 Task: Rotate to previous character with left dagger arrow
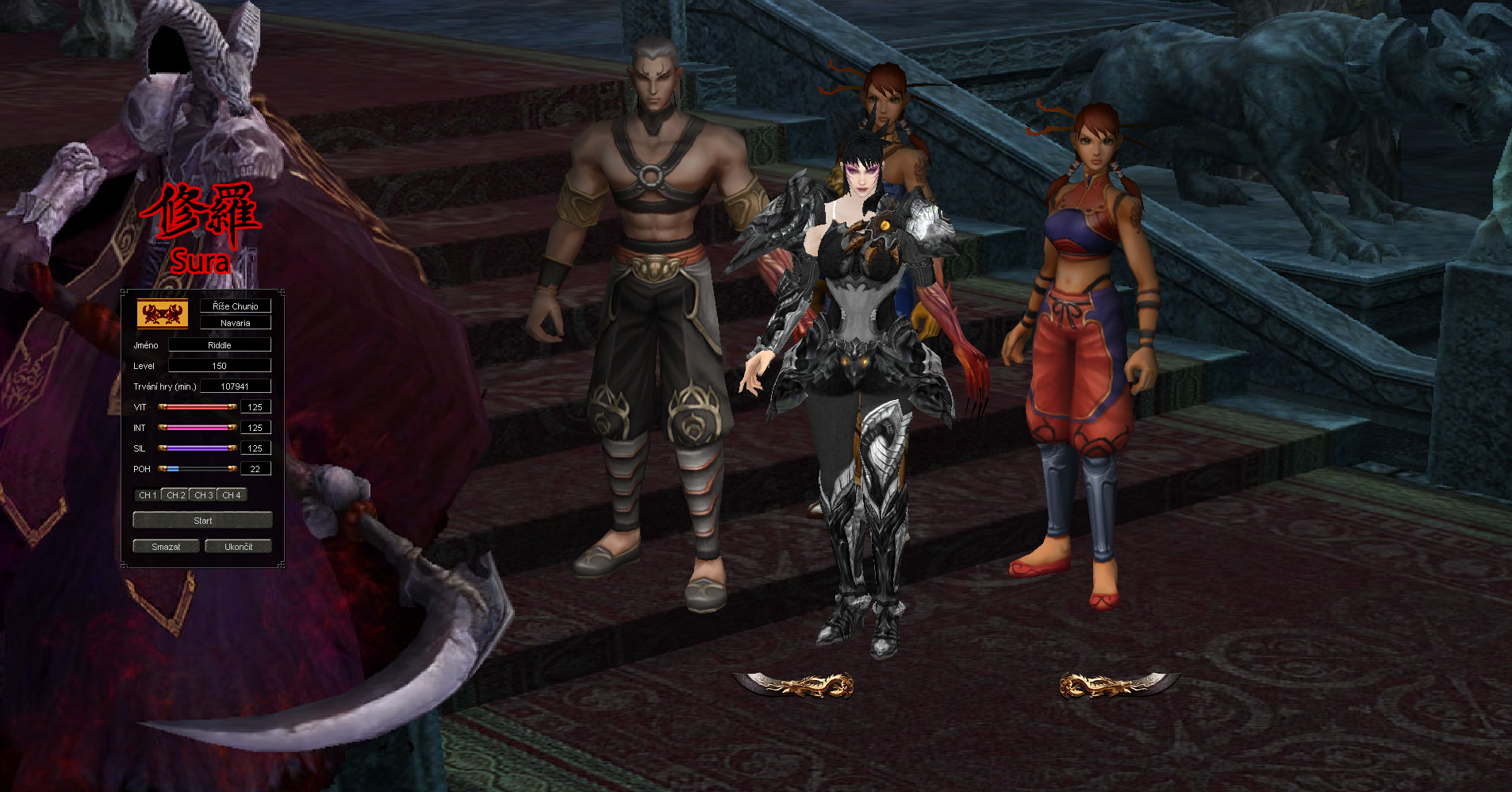[x=793, y=684]
